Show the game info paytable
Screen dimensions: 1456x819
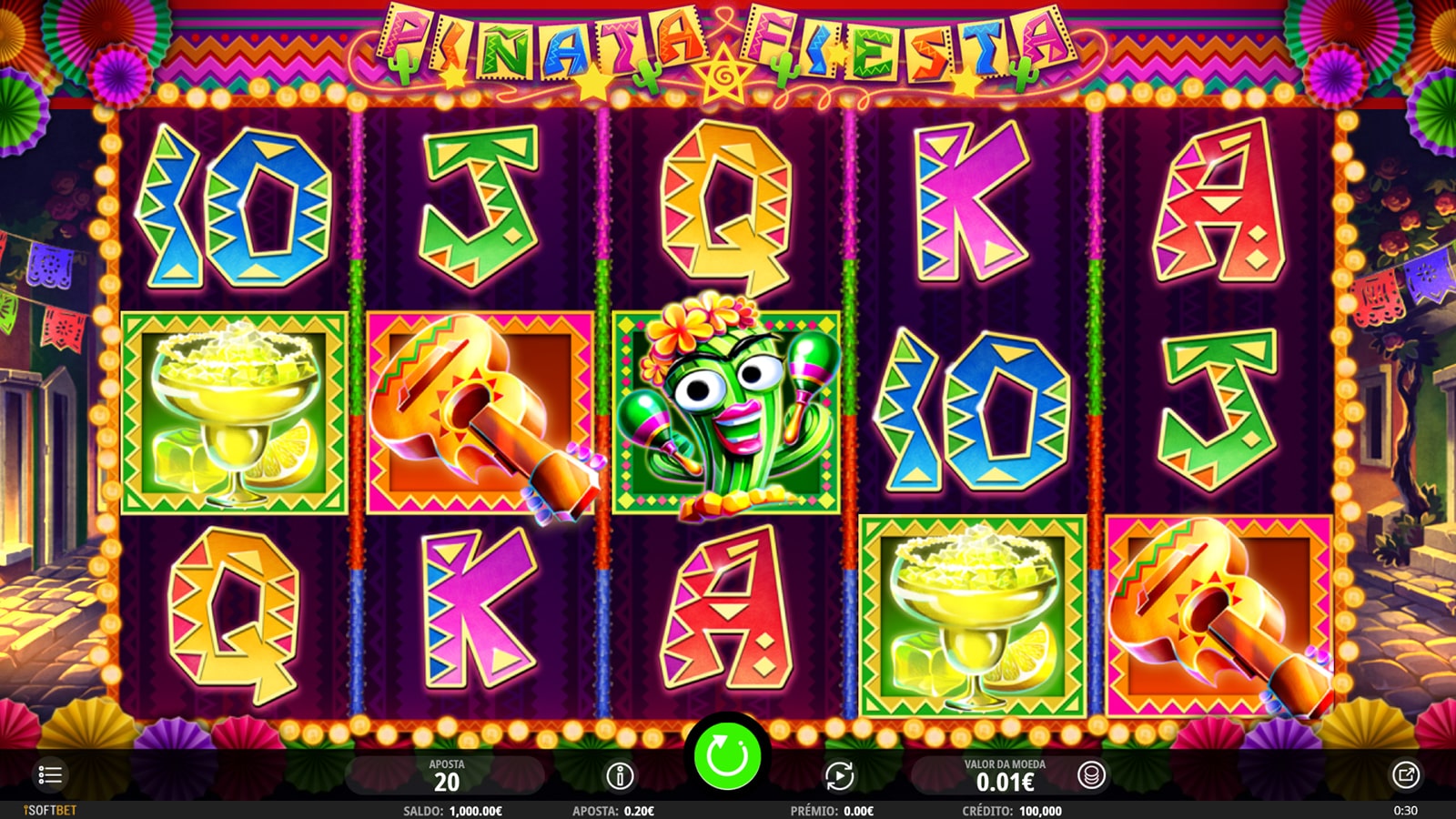tap(620, 775)
